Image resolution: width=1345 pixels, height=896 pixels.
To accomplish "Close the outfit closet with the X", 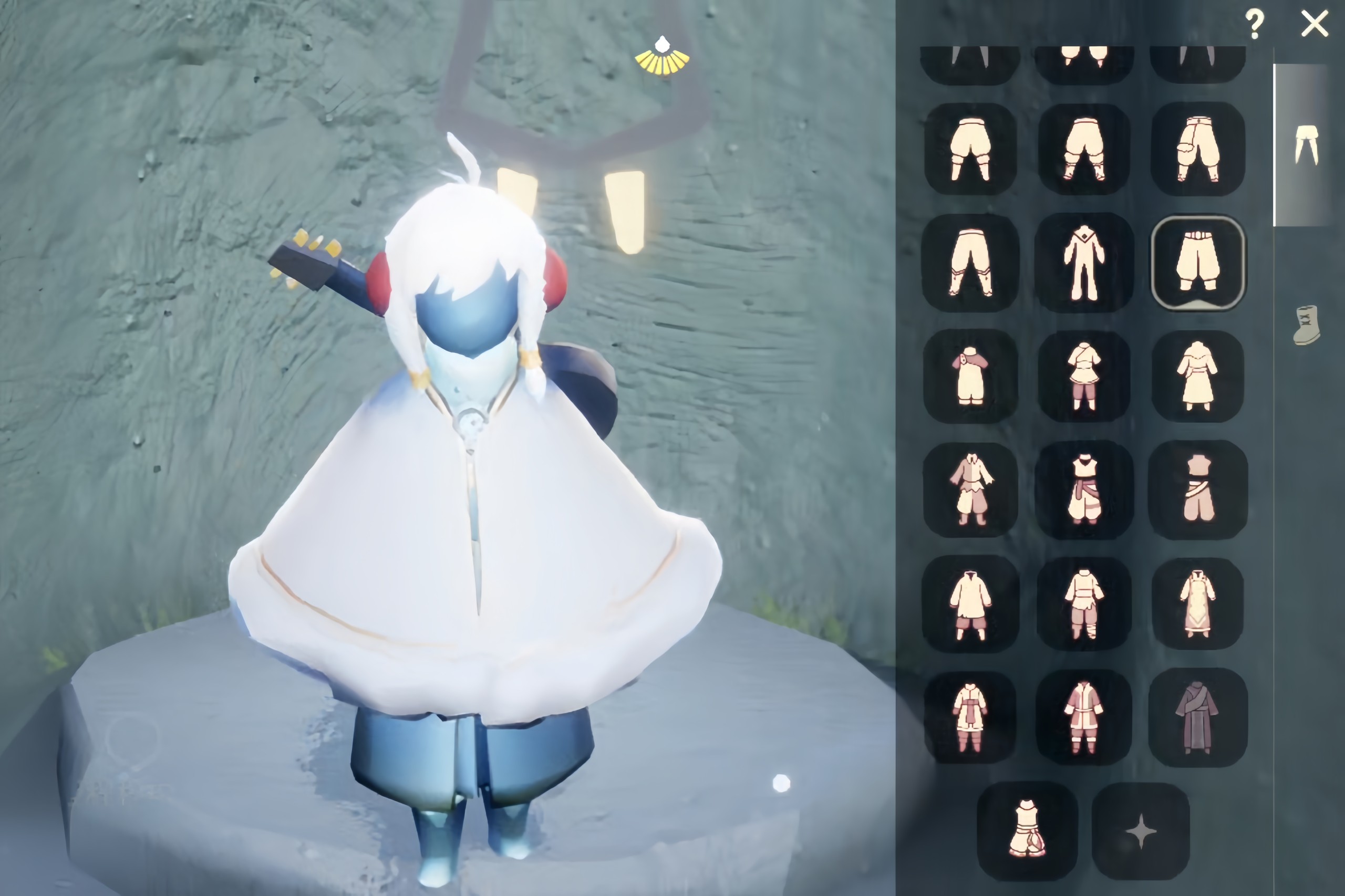I will 1314,25.
